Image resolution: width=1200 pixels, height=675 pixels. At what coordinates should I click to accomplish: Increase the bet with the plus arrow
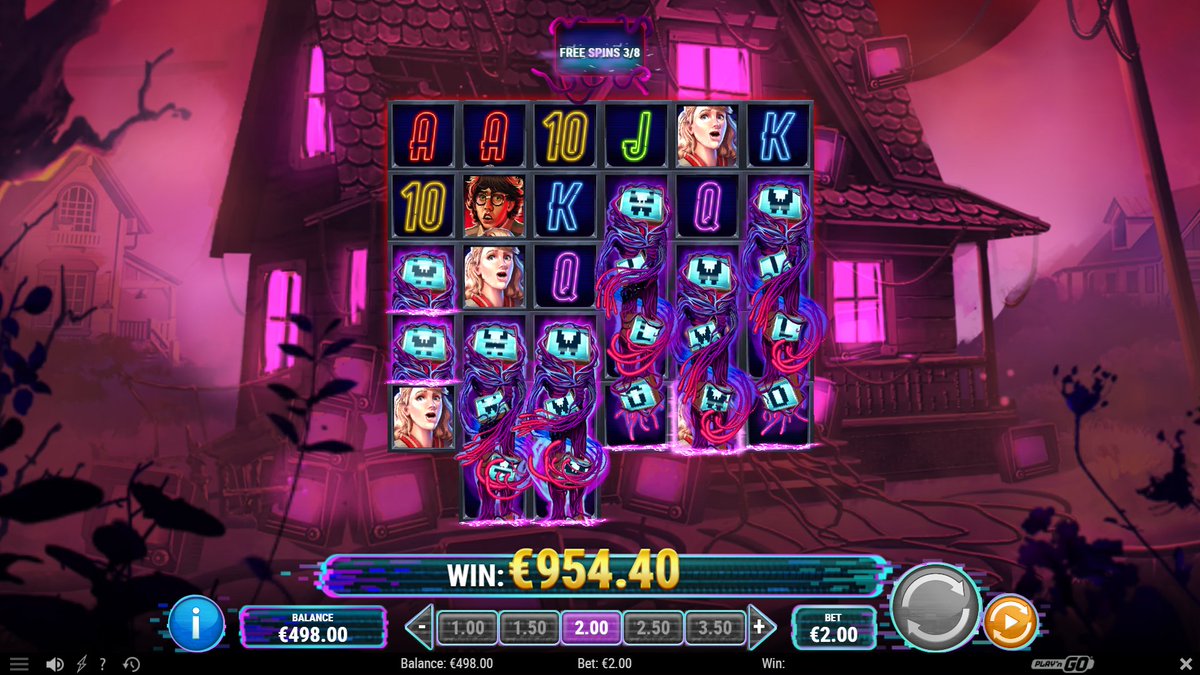(761, 628)
